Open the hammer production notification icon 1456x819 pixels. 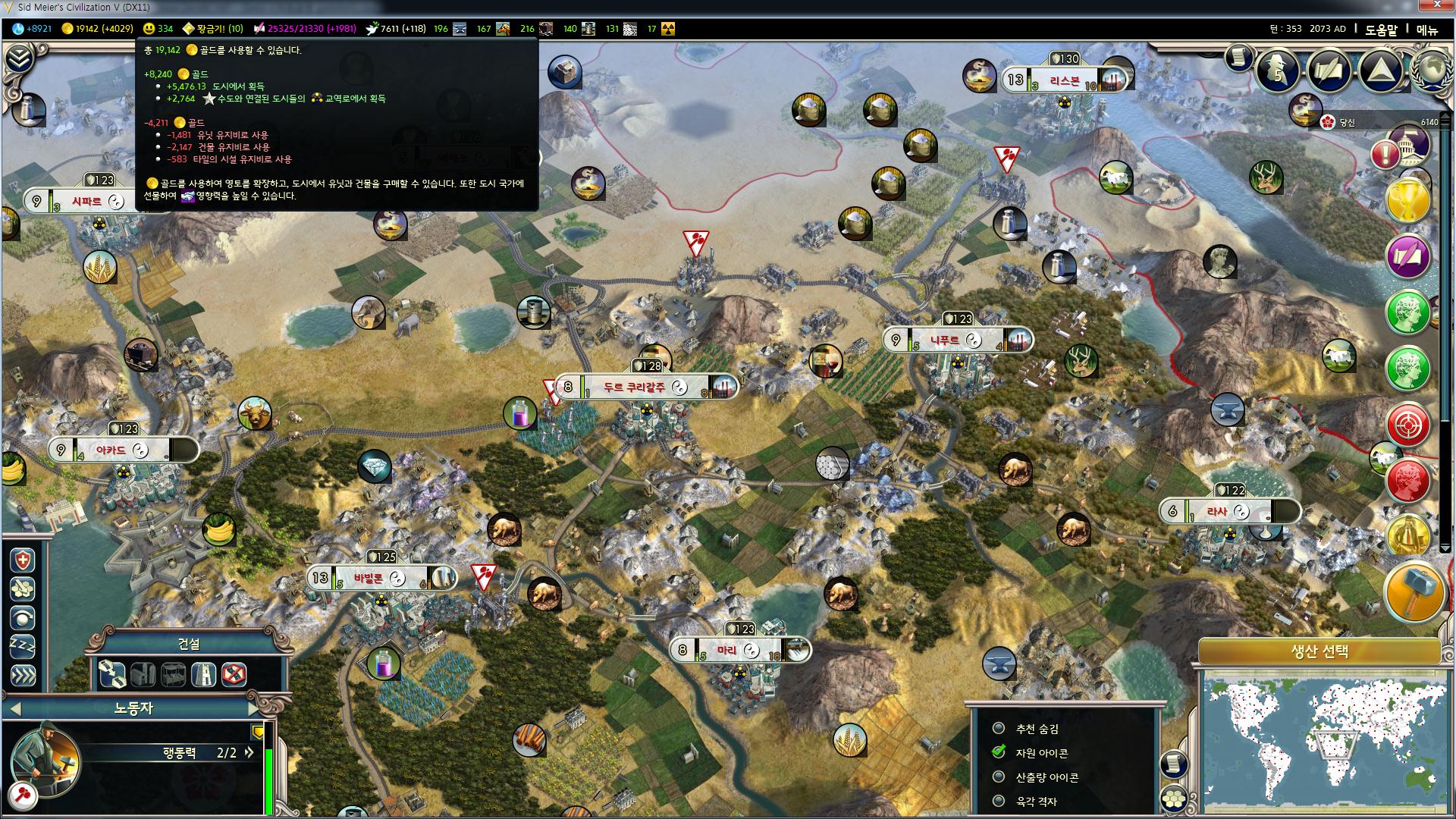point(1414,592)
